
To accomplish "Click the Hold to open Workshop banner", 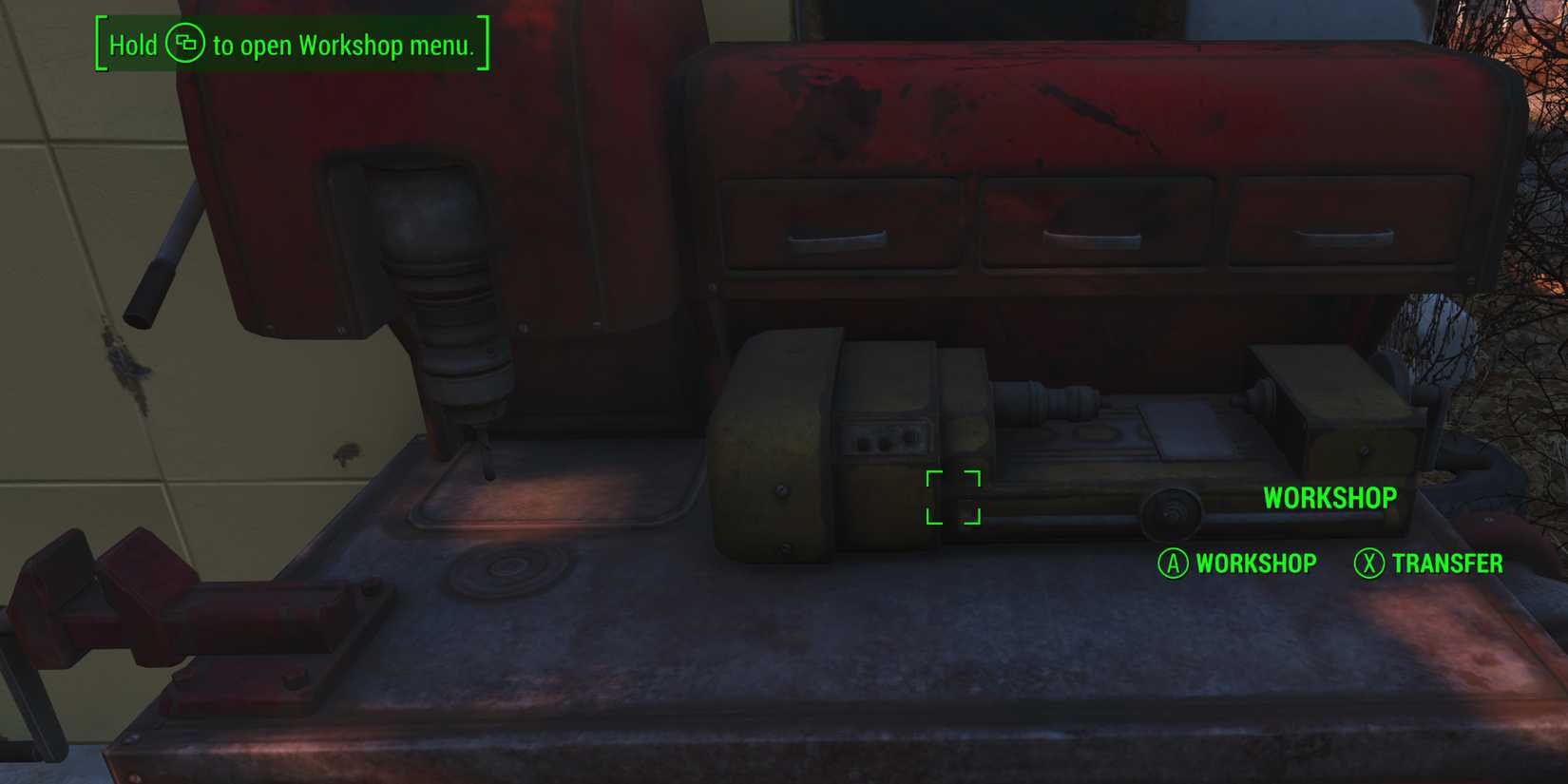I will click(290, 45).
